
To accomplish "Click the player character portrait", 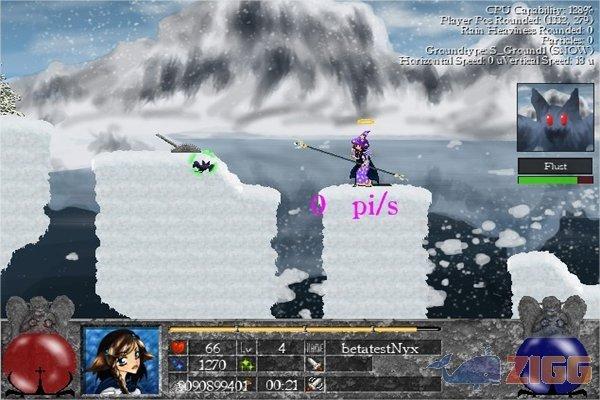I will tap(121, 360).
